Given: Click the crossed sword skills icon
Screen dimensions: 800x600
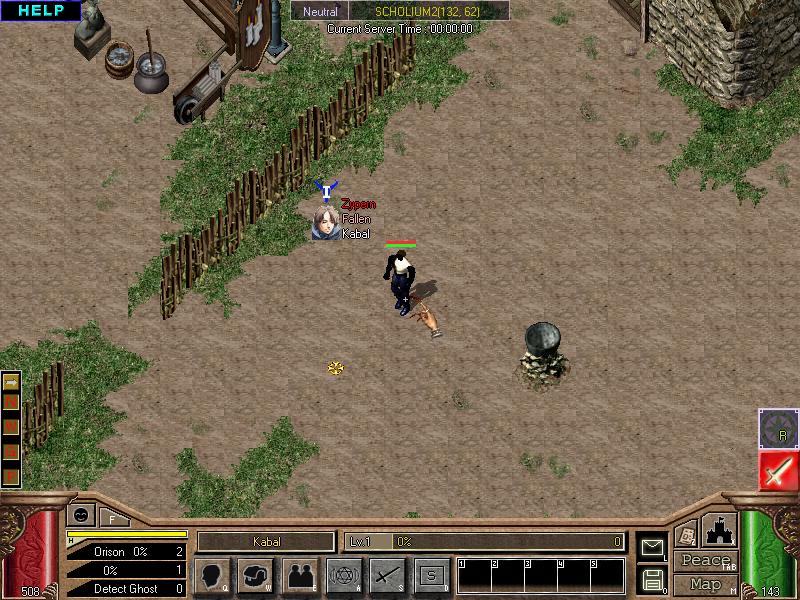Looking at the screenshot, I should [387, 575].
